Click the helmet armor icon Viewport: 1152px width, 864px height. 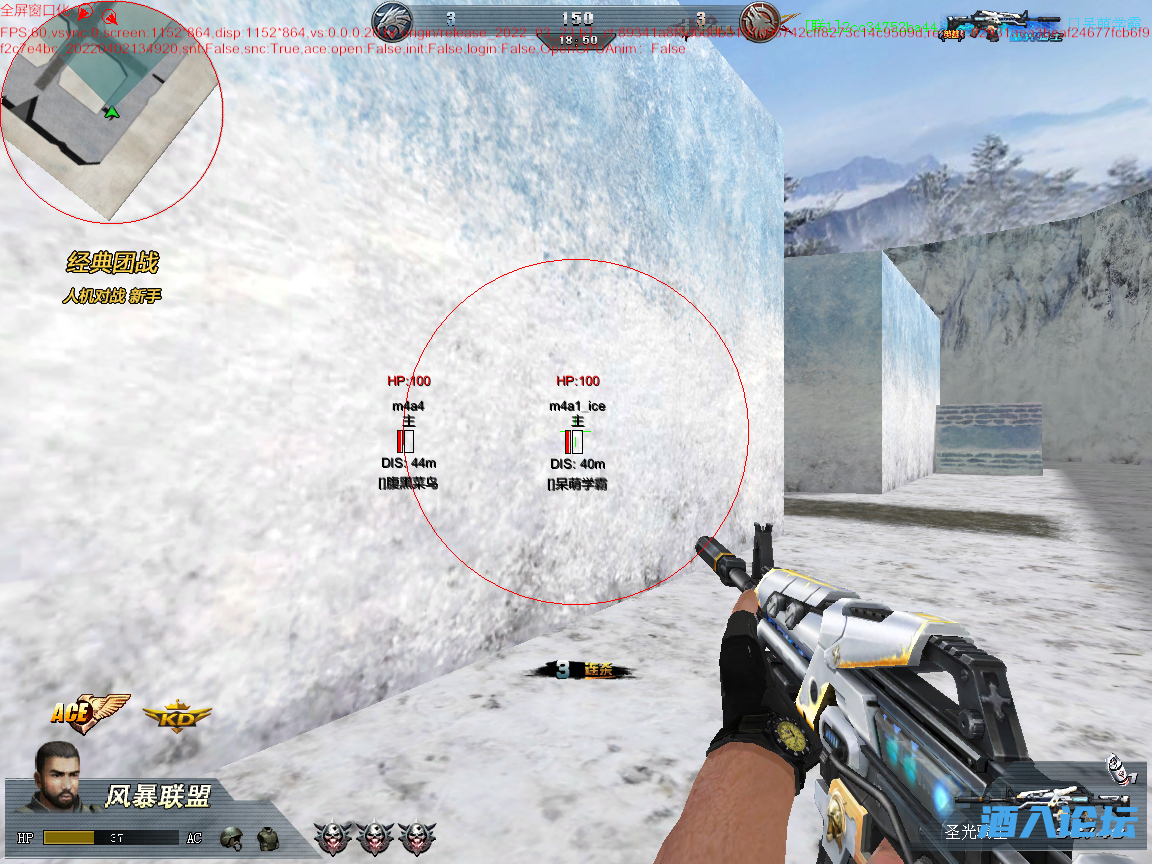tap(231, 837)
